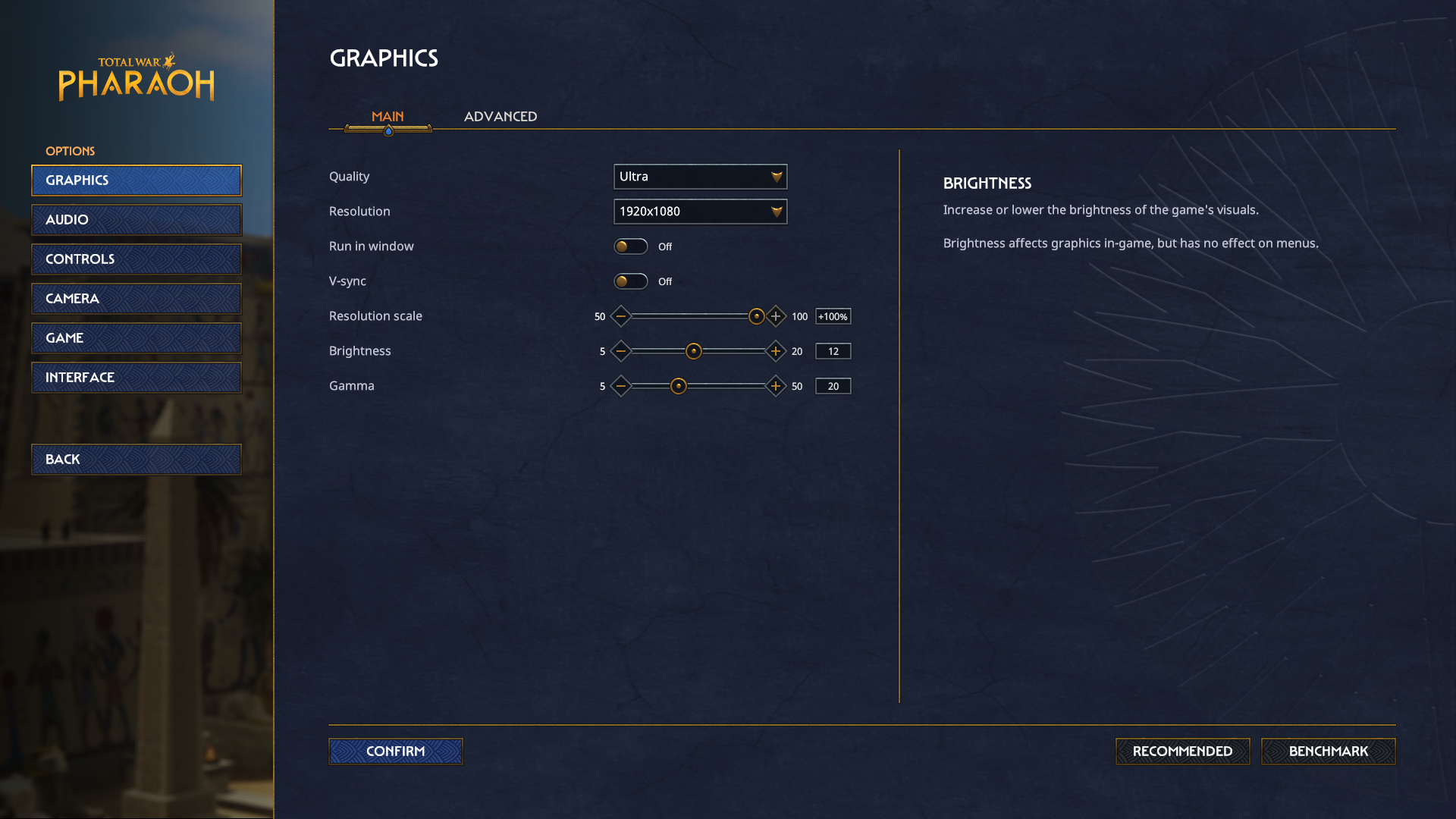Viewport: 1456px width, 819px height.
Task: Open the Audio options
Action: (136, 220)
